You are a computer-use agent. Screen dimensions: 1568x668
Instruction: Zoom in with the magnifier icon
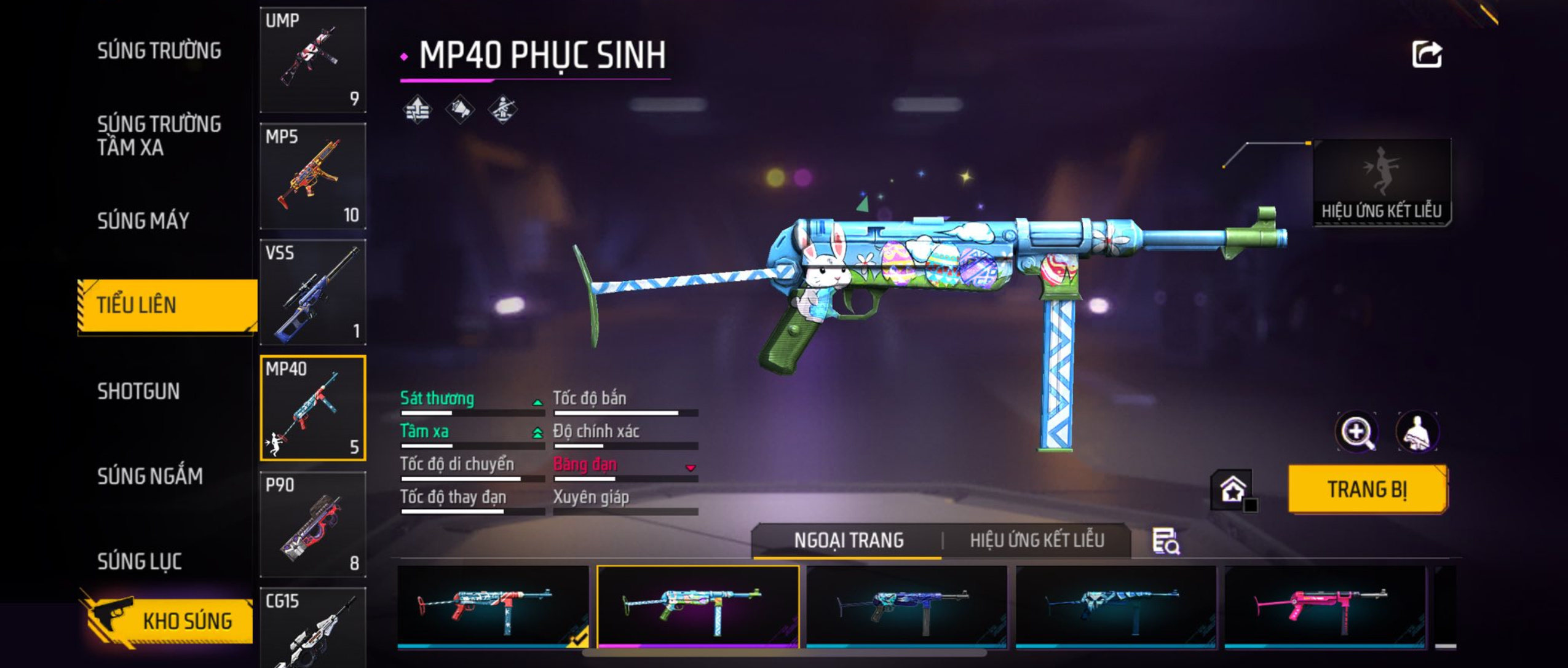click(x=1356, y=431)
